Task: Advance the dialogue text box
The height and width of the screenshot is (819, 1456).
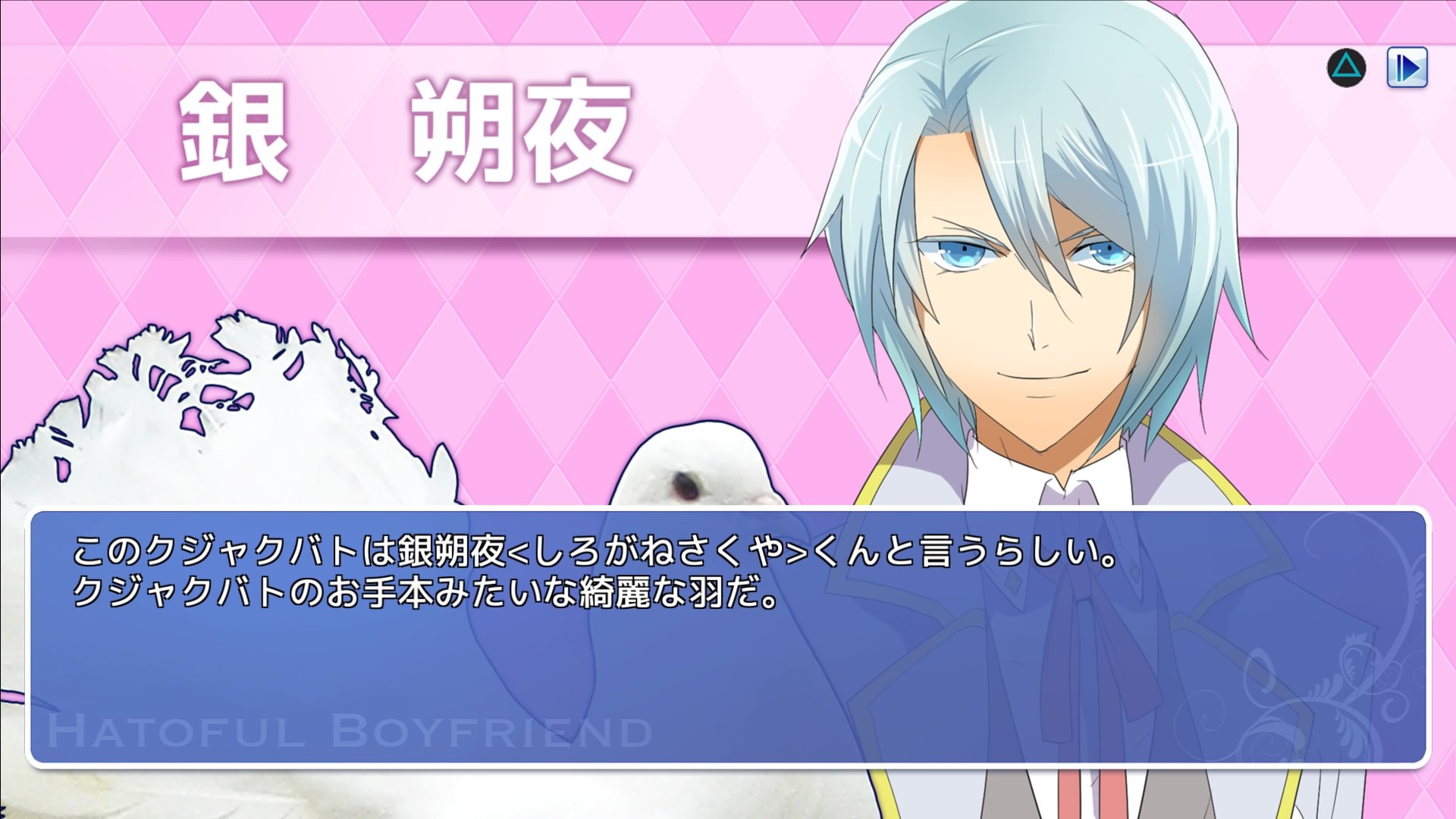Action: [x=728, y=637]
